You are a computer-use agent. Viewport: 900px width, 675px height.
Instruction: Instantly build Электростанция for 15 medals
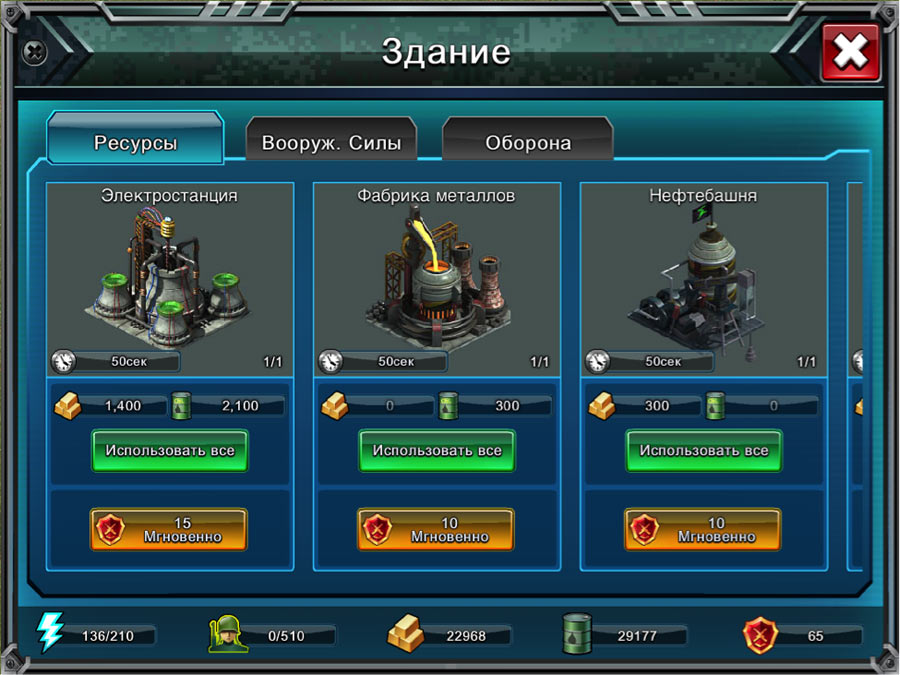point(169,529)
